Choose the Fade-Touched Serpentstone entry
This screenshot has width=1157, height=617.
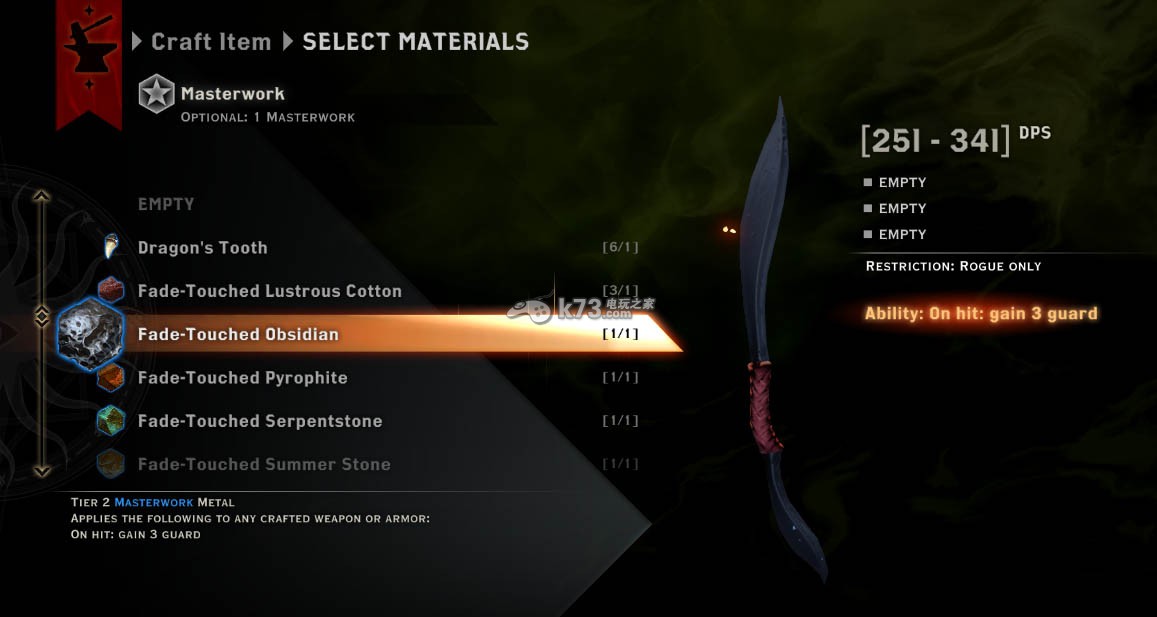point(259,421)
